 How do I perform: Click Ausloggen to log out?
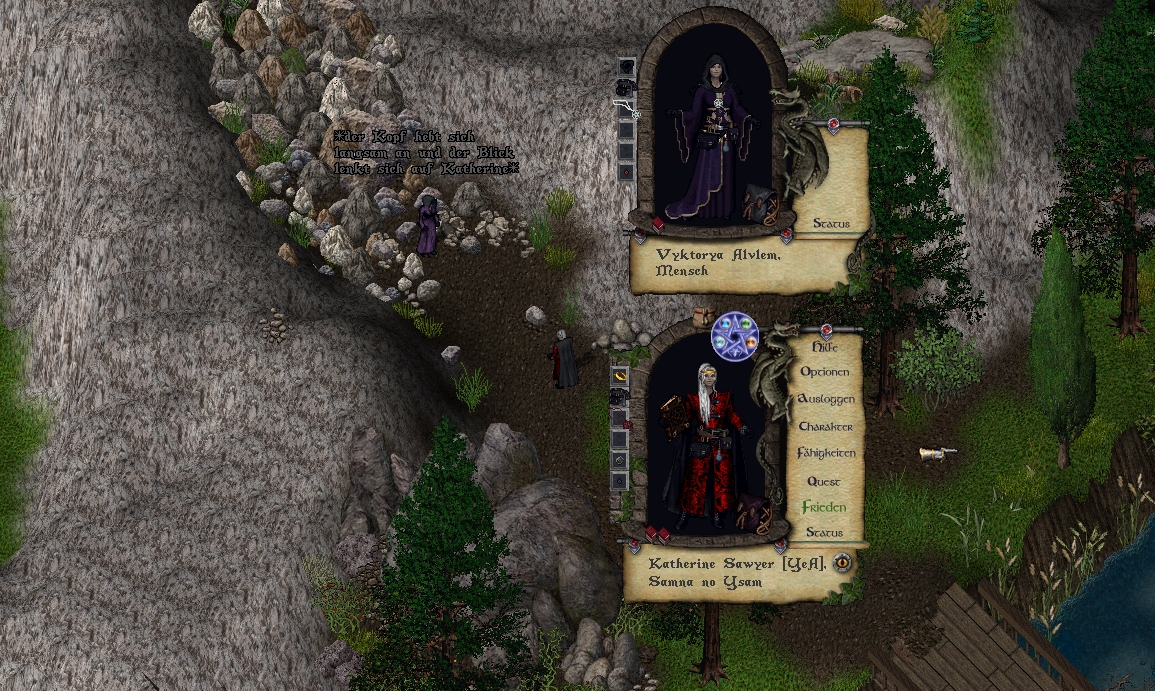826,399
